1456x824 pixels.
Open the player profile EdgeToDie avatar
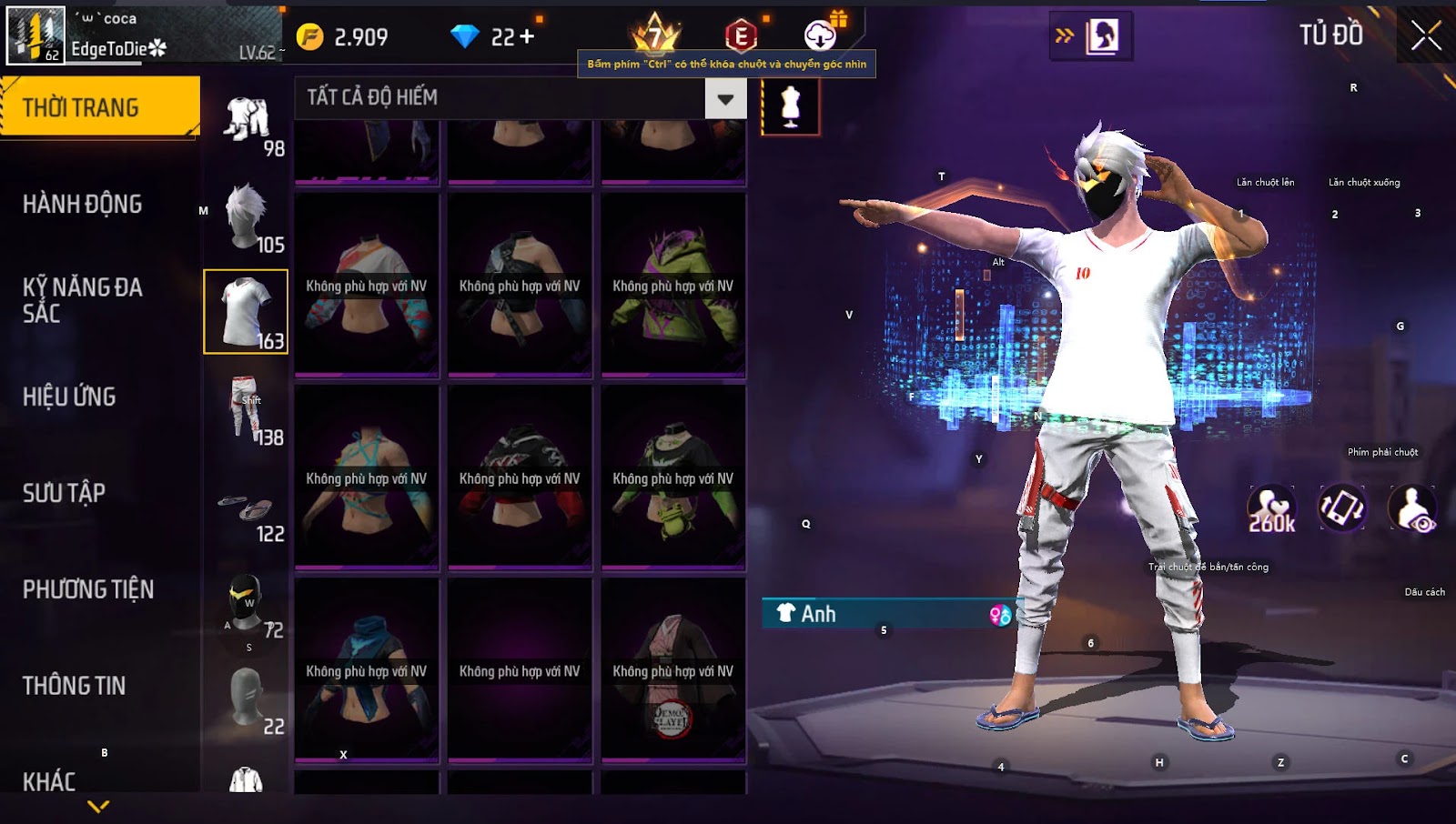pyautogui.click(x=36, y=35)
